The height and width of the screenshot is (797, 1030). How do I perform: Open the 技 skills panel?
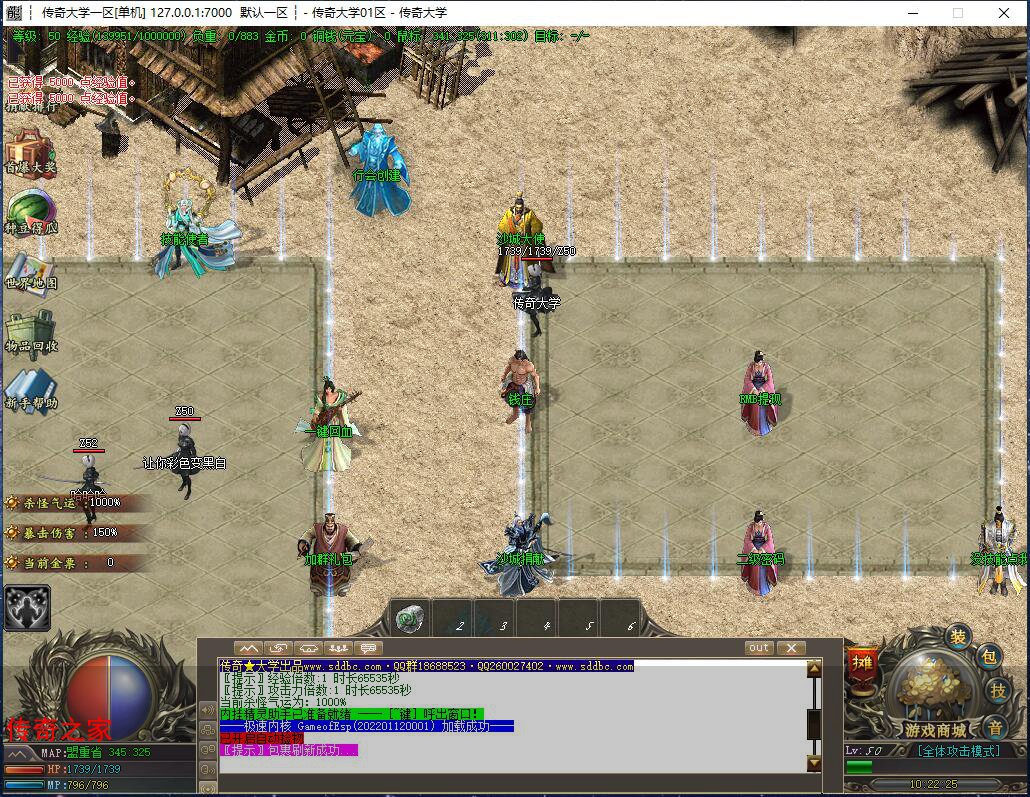tap(997, 690)
